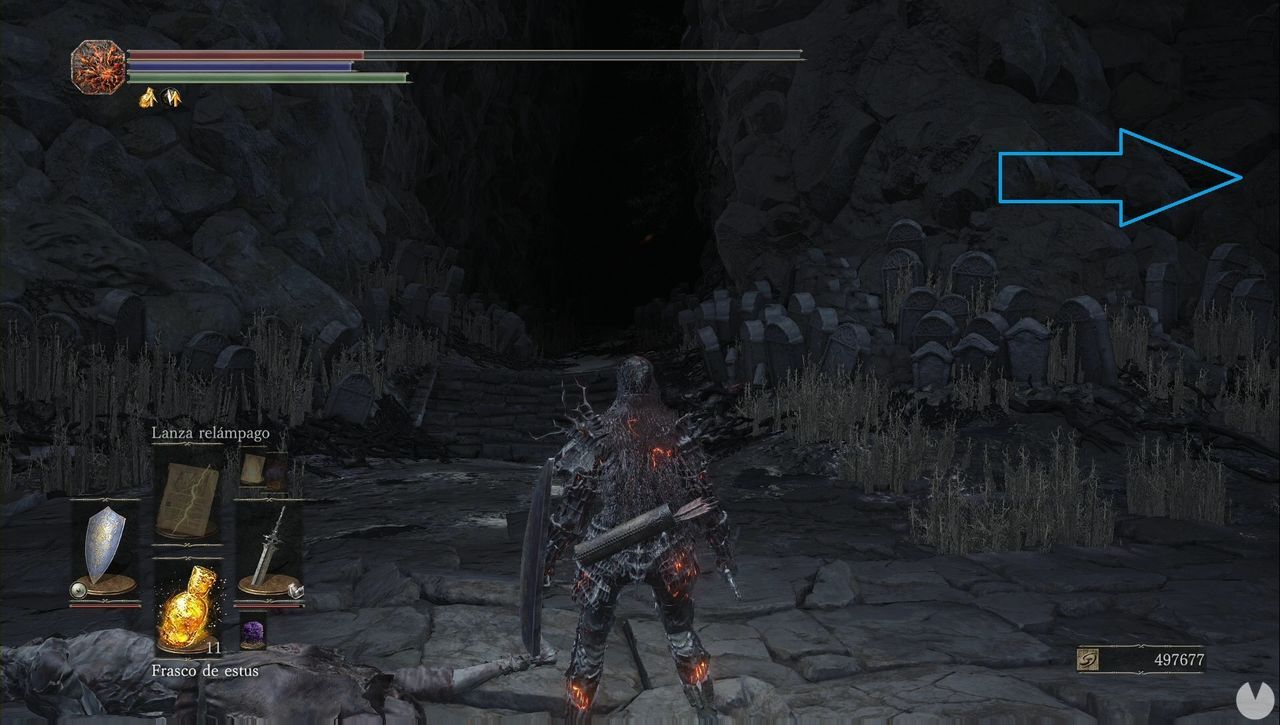The height and width of the screenshot is (725, 1280).
Task: Click the secondary spell scroll slot
Action: [x=250, y=468]
